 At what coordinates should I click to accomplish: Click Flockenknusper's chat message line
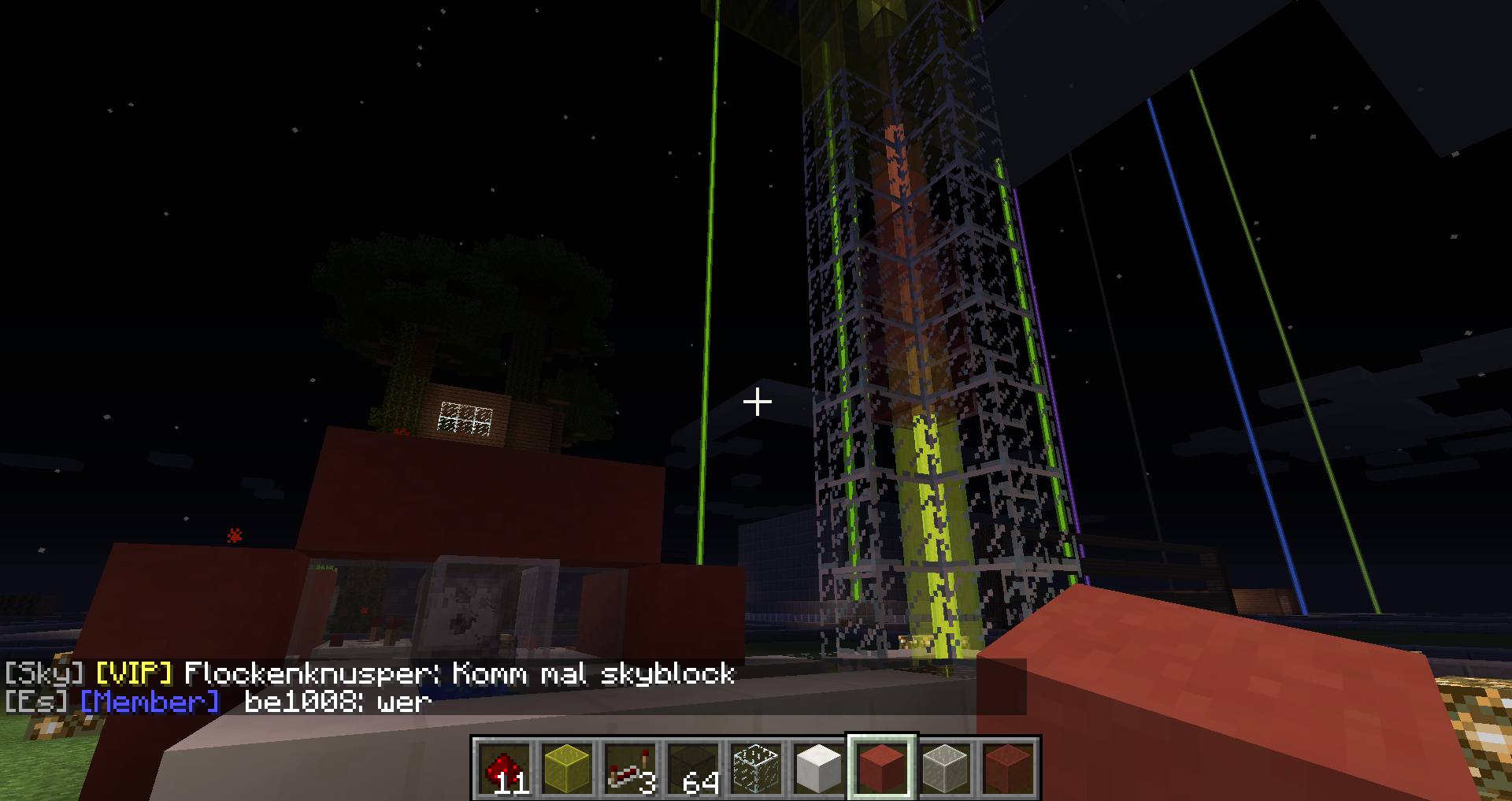370,674
